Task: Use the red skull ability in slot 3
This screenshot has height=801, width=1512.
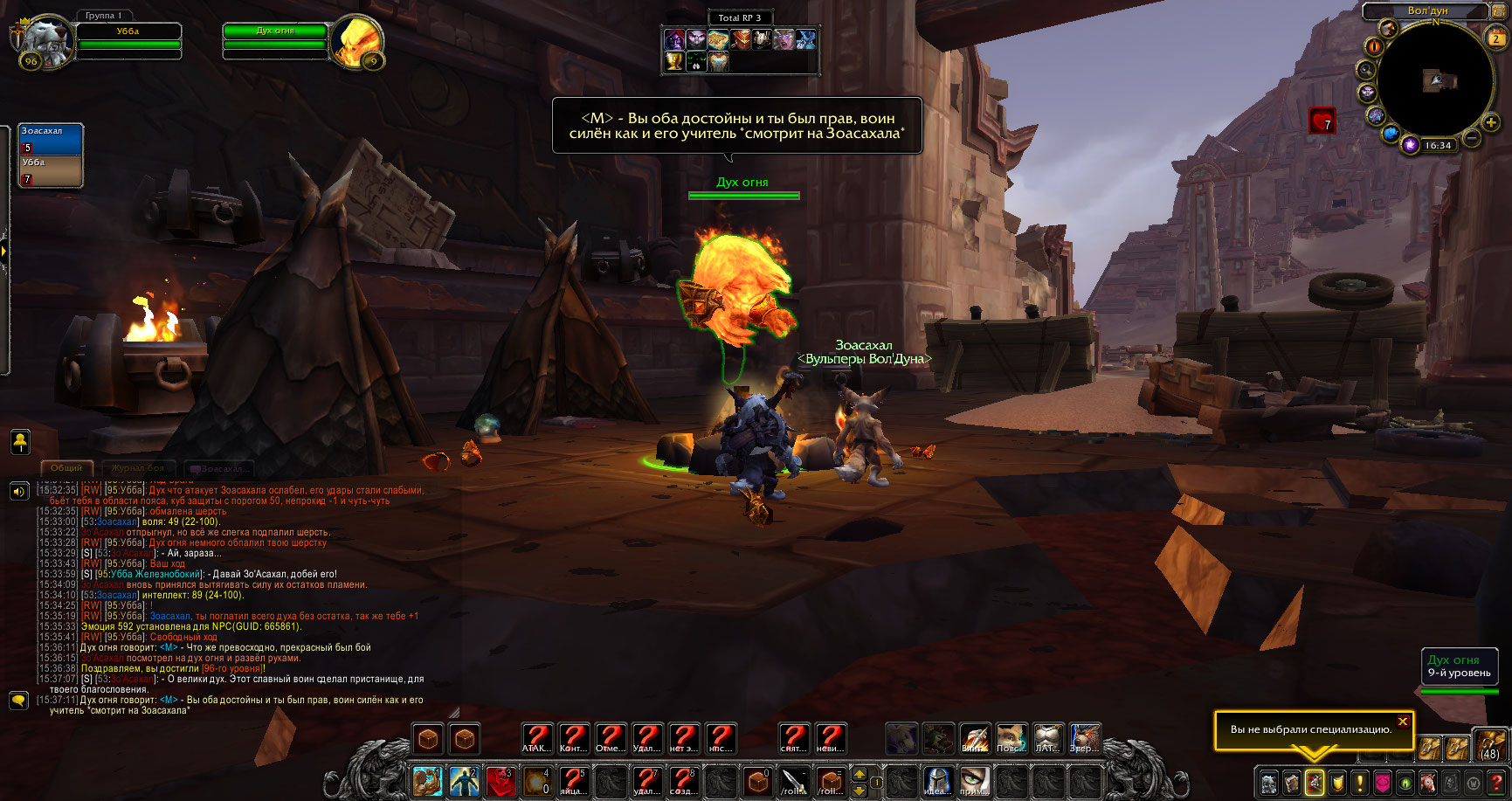Action: coord(501,781)
